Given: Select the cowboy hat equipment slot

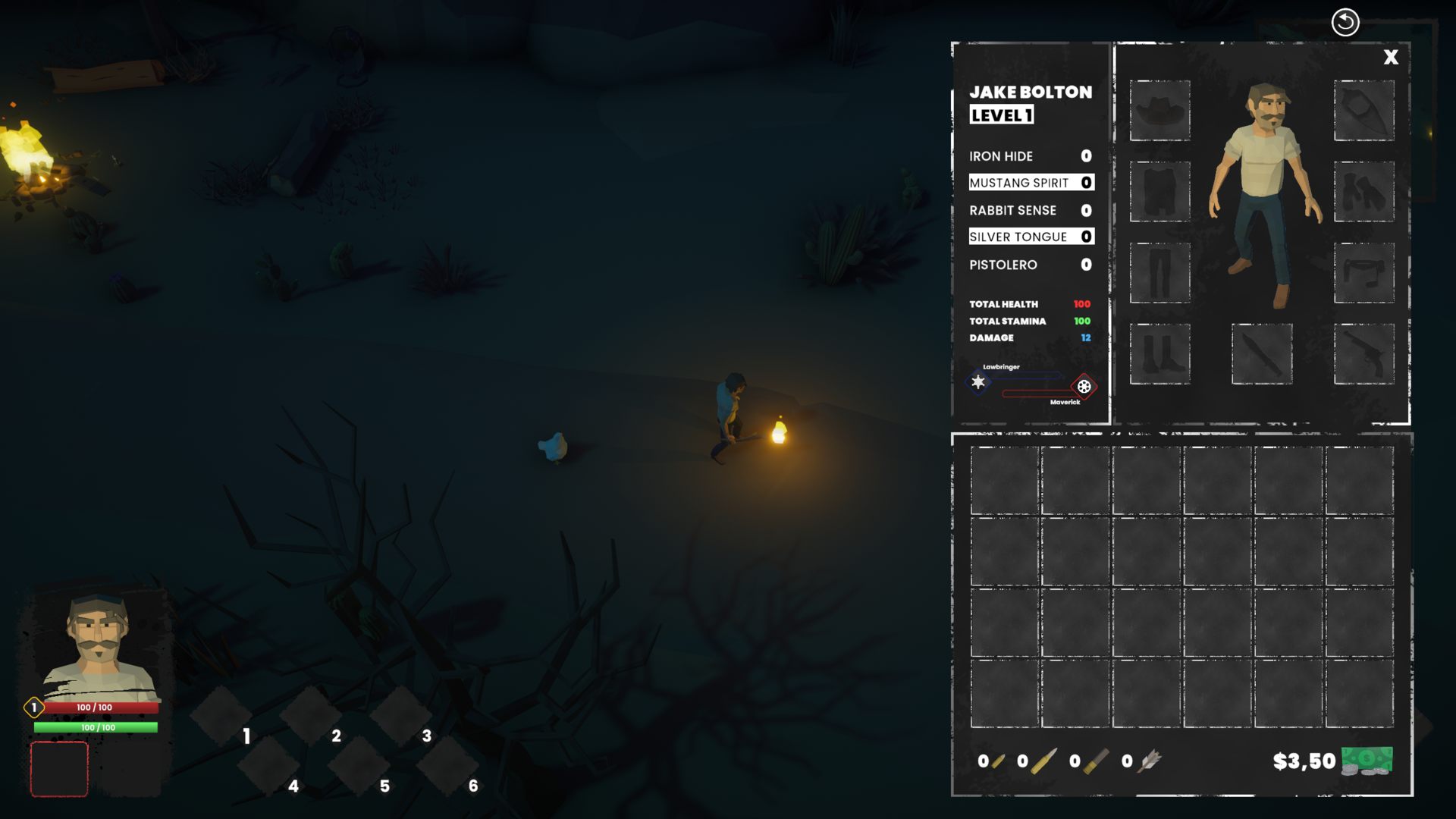Looking at the screenshot, I should [1159, 111].
